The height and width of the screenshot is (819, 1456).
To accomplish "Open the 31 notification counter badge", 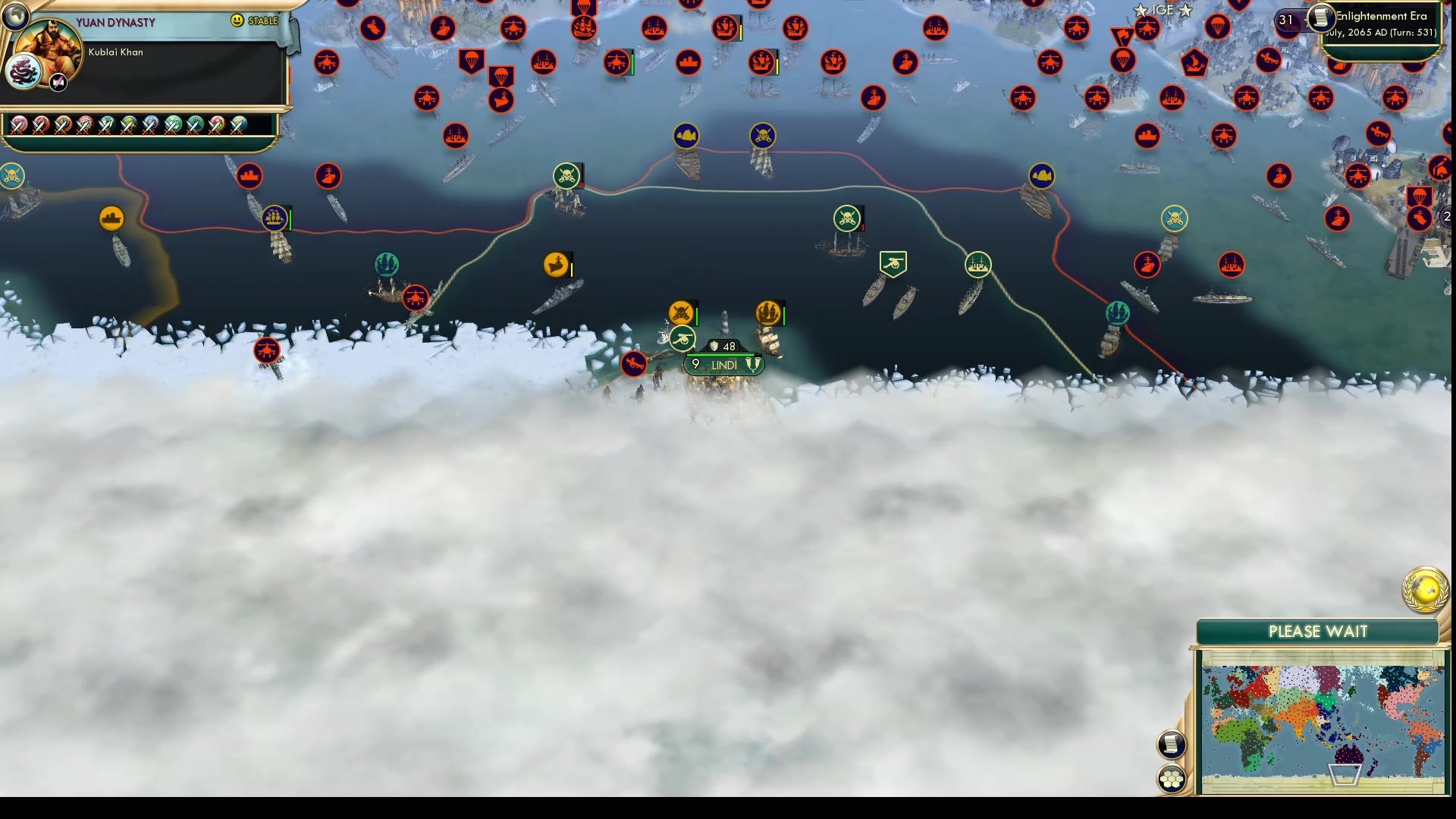I will [1285, 19].
